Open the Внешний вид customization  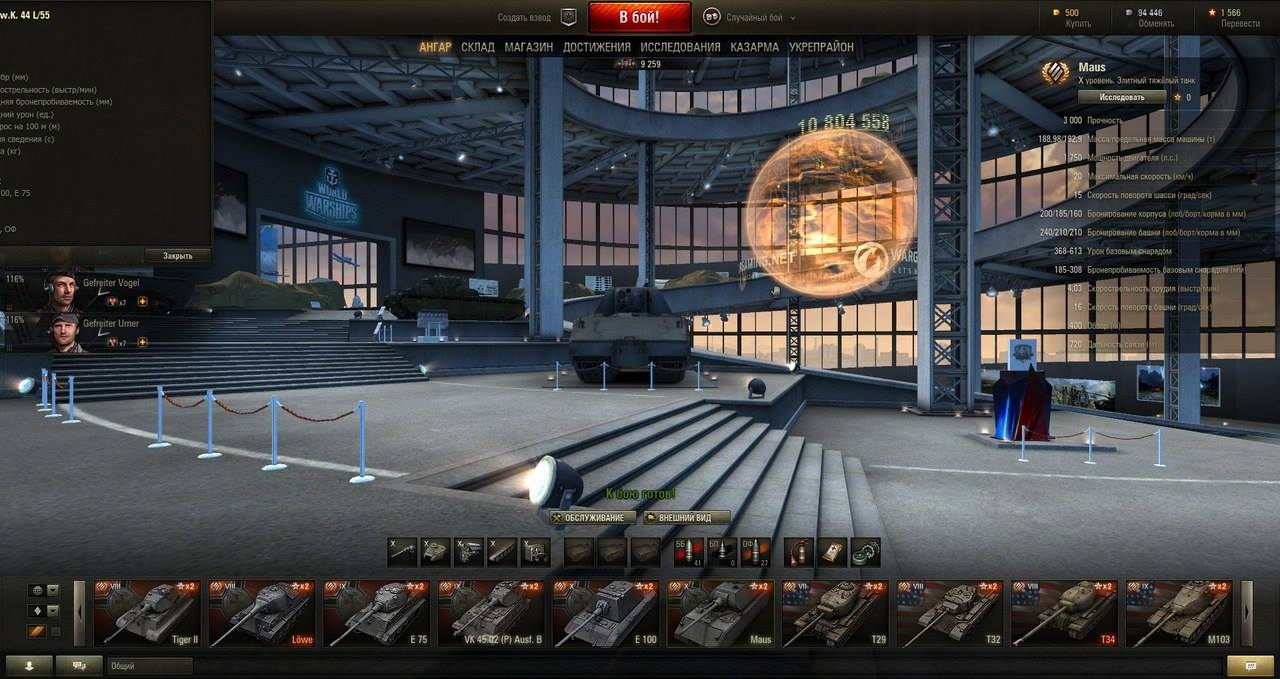pos(685,518)
